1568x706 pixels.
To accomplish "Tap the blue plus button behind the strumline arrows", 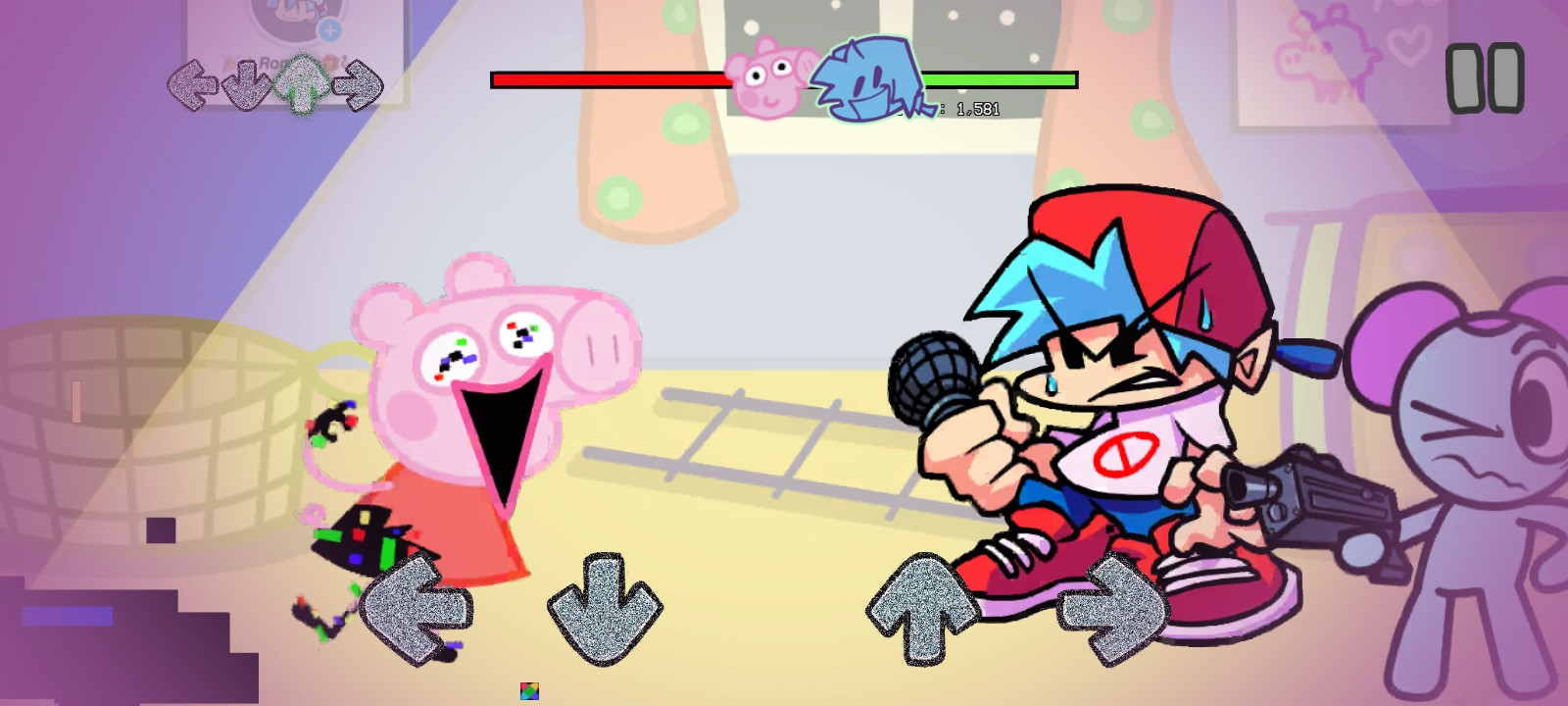I will click(x=330, y=29).
